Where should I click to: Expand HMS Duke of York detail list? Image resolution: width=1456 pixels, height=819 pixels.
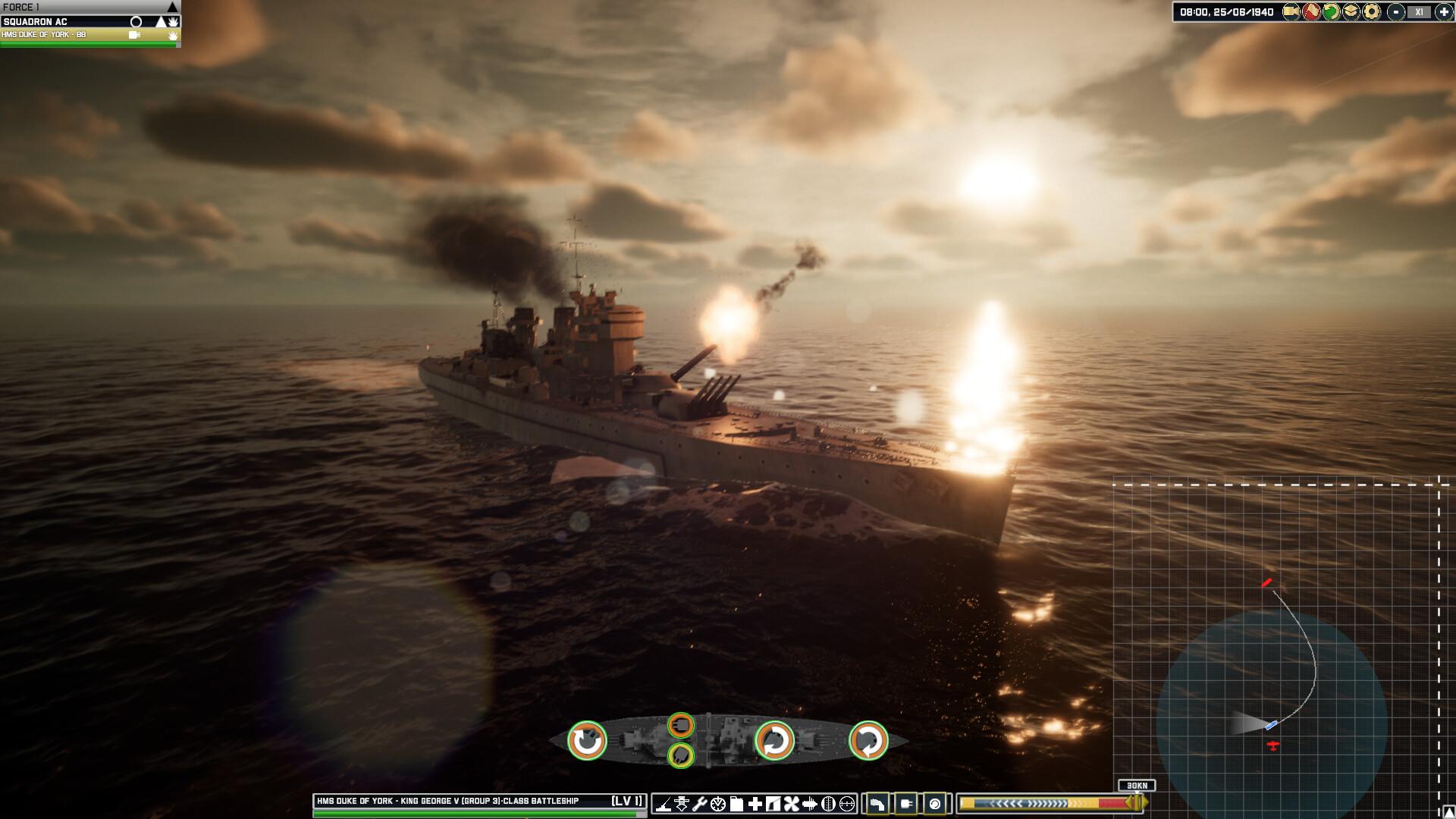pyautogui.click(x=134, y=36)
